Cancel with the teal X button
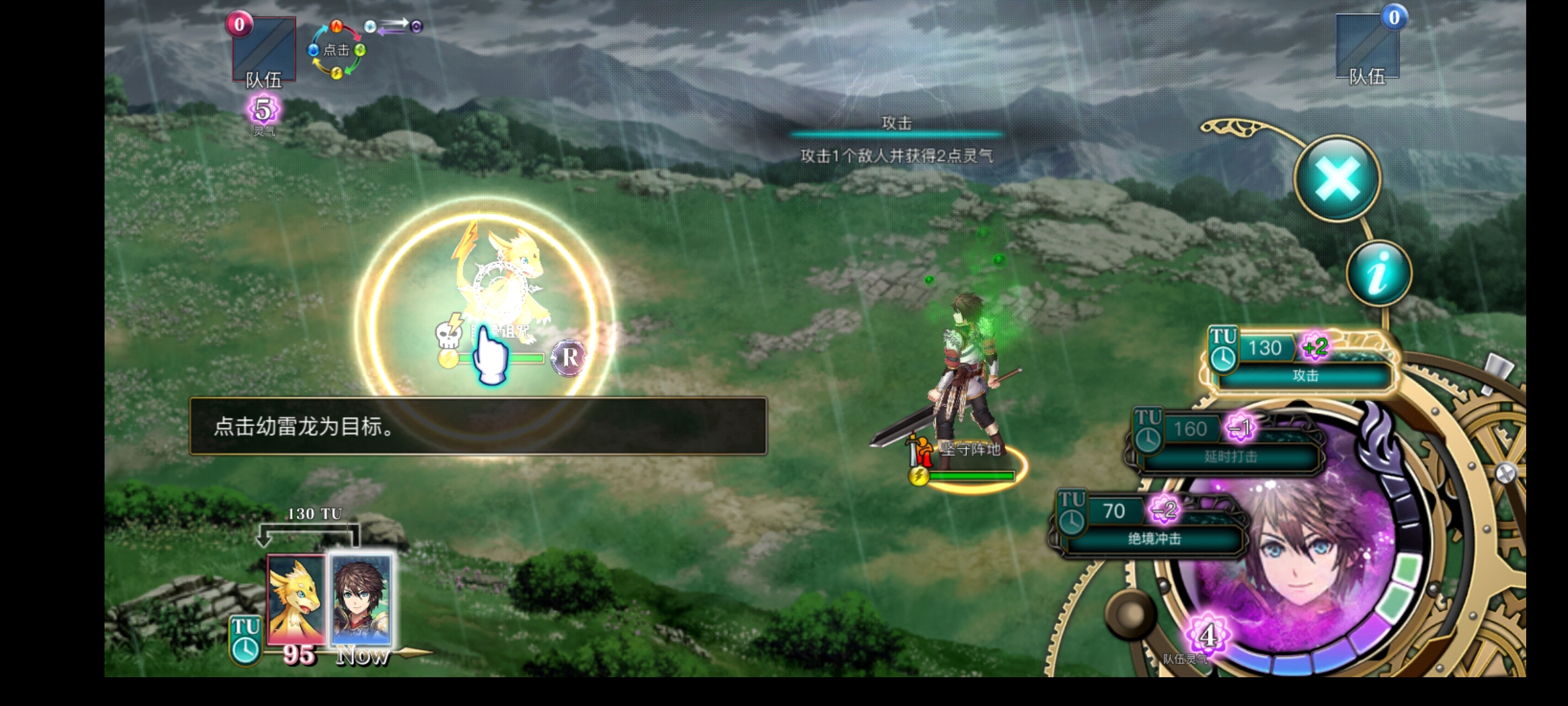This screenshot has width=1568, height=706. tap(1337, 179)
